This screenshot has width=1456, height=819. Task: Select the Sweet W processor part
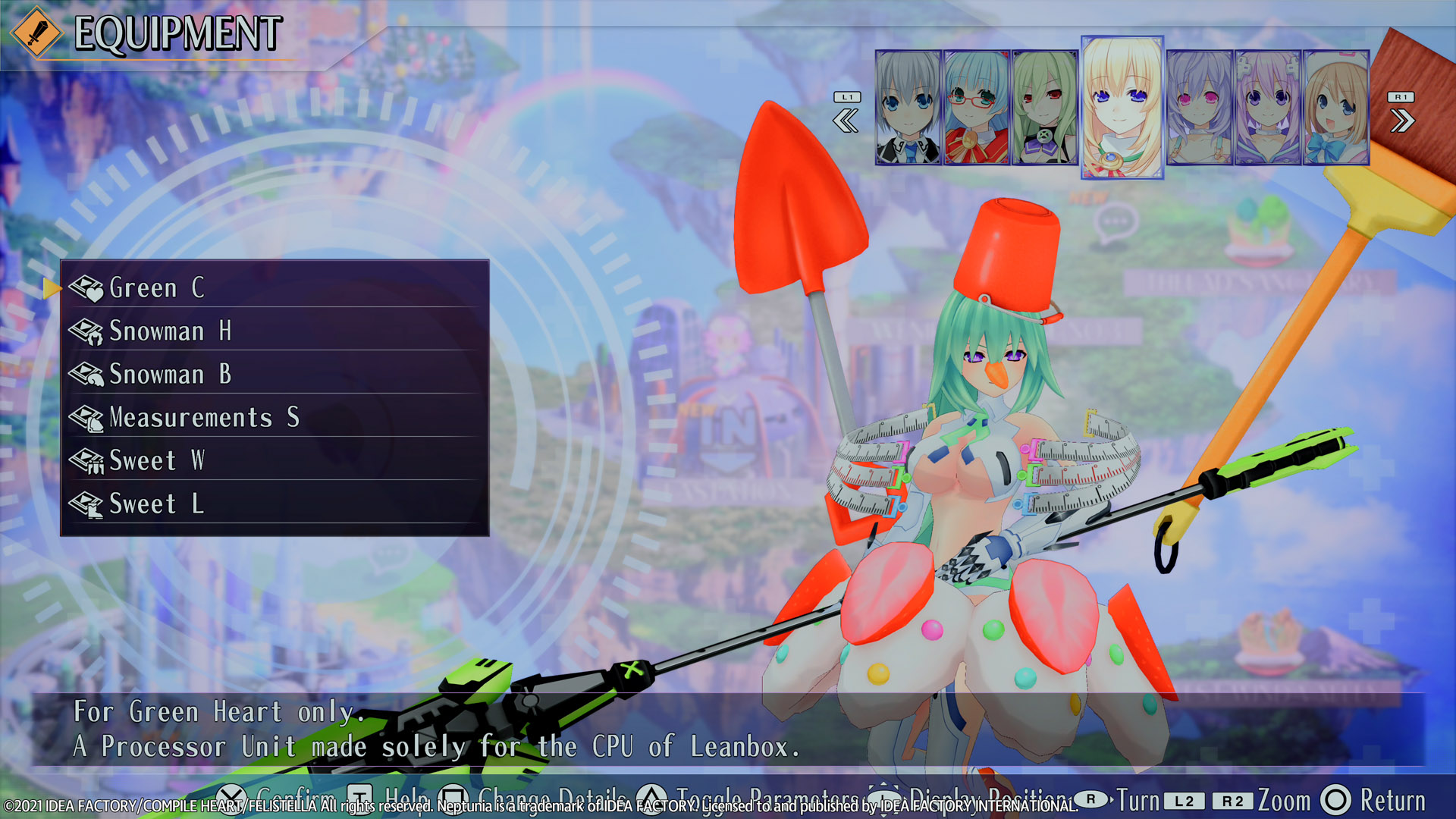click(273, 461)
